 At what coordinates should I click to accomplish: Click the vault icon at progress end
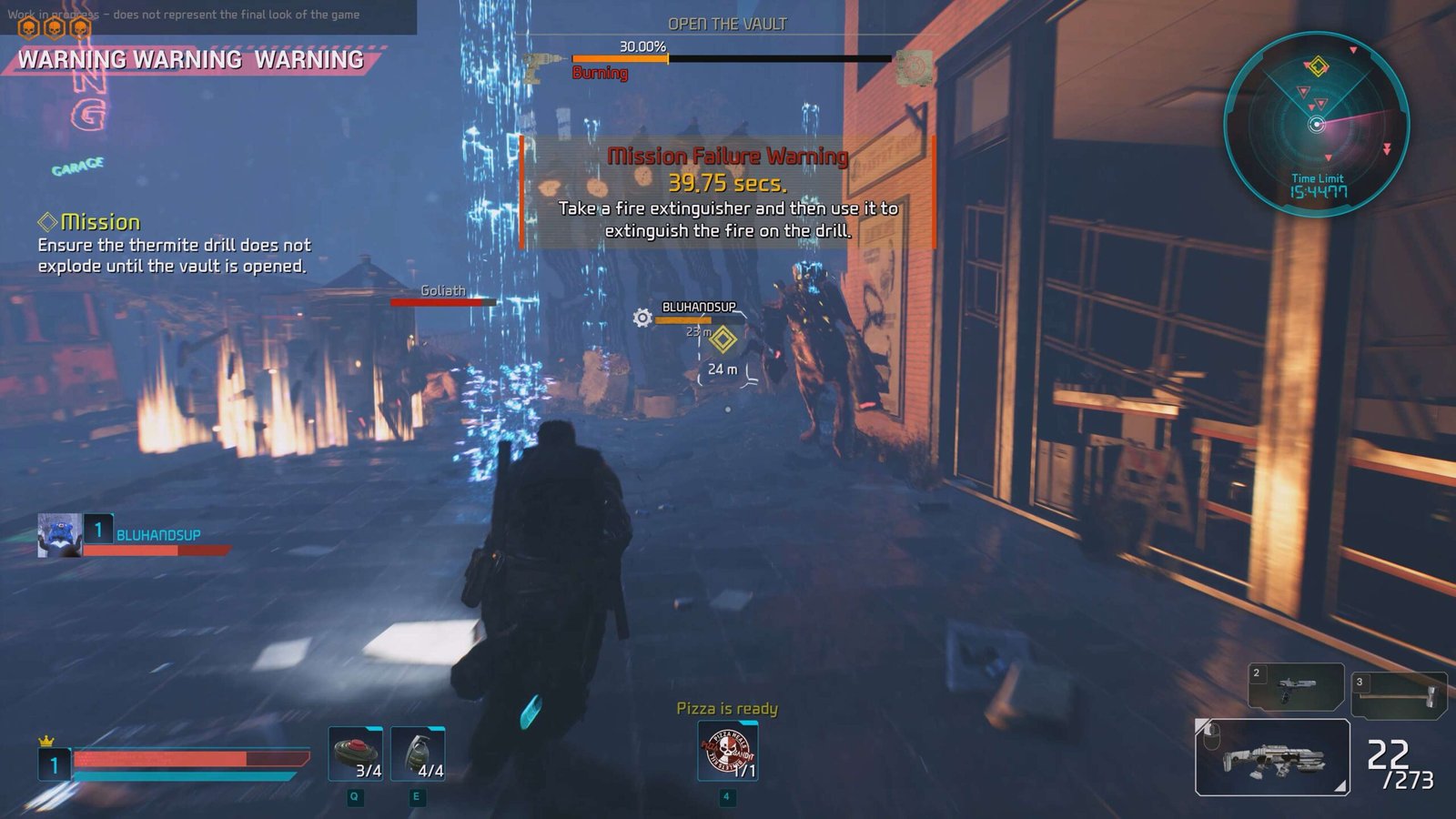point(914,67)
